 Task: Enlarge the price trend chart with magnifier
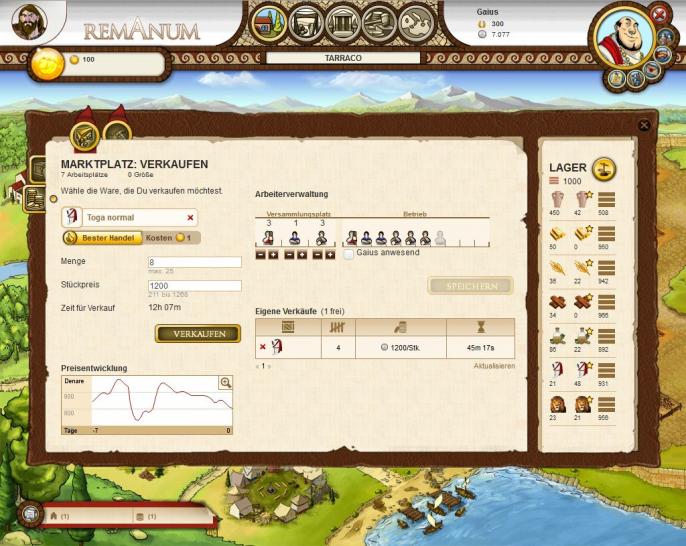click(225, 382)
